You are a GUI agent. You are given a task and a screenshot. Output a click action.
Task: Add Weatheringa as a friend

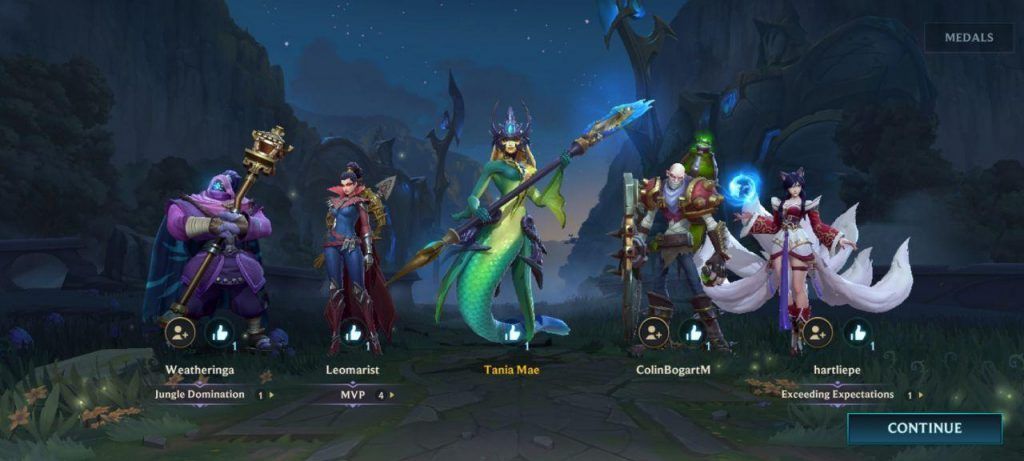(x=180, y=332)
